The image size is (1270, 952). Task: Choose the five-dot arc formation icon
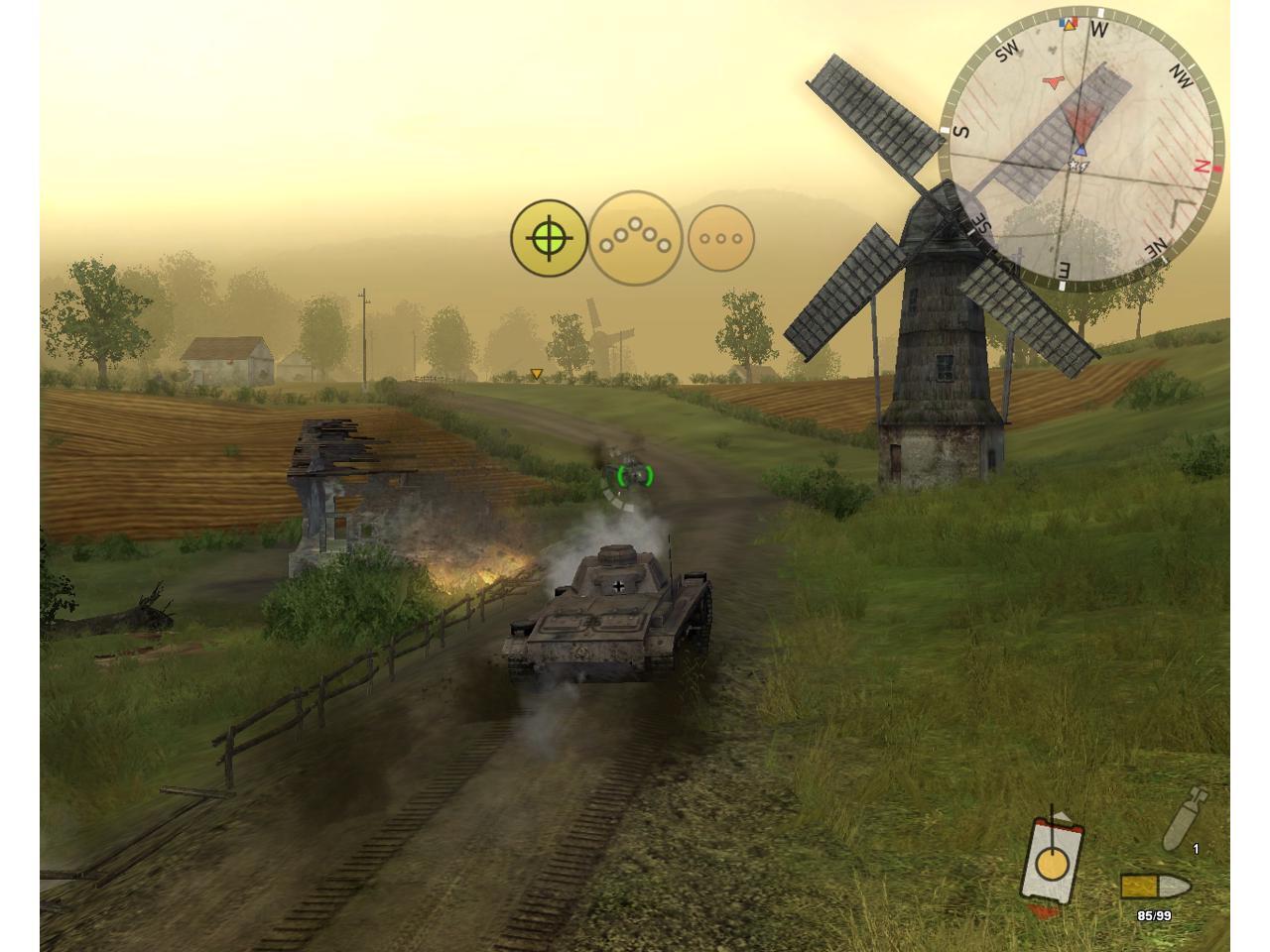(x=635, y=238)
